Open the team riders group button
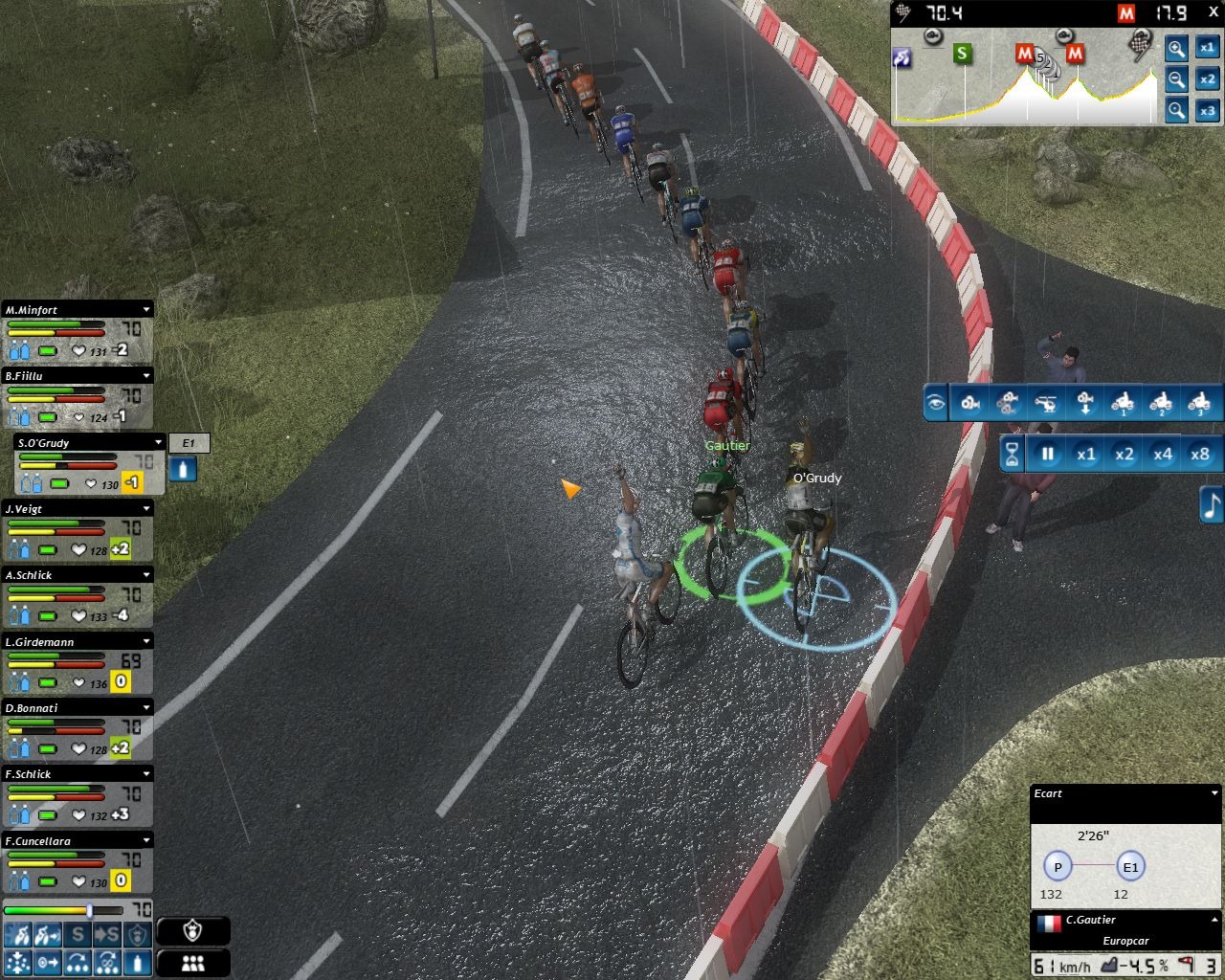1225x980 pixels. [192, 963]
